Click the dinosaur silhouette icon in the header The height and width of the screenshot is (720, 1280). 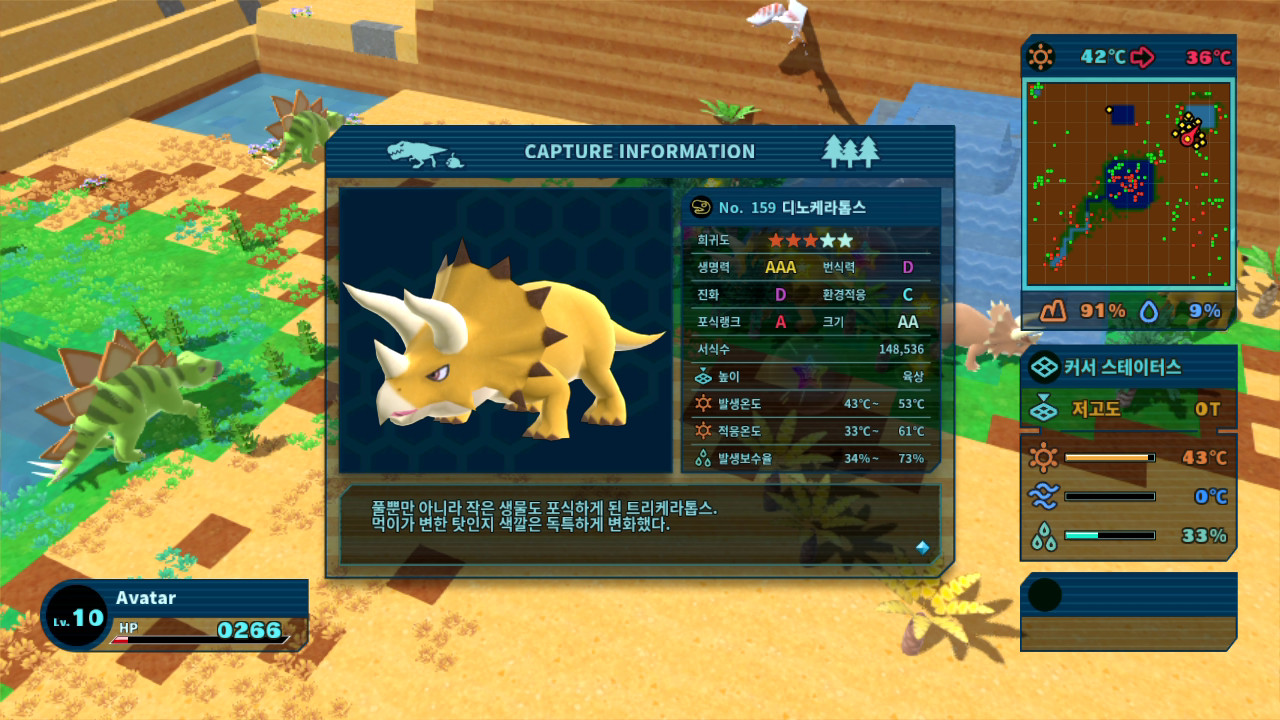coord(416,152)
